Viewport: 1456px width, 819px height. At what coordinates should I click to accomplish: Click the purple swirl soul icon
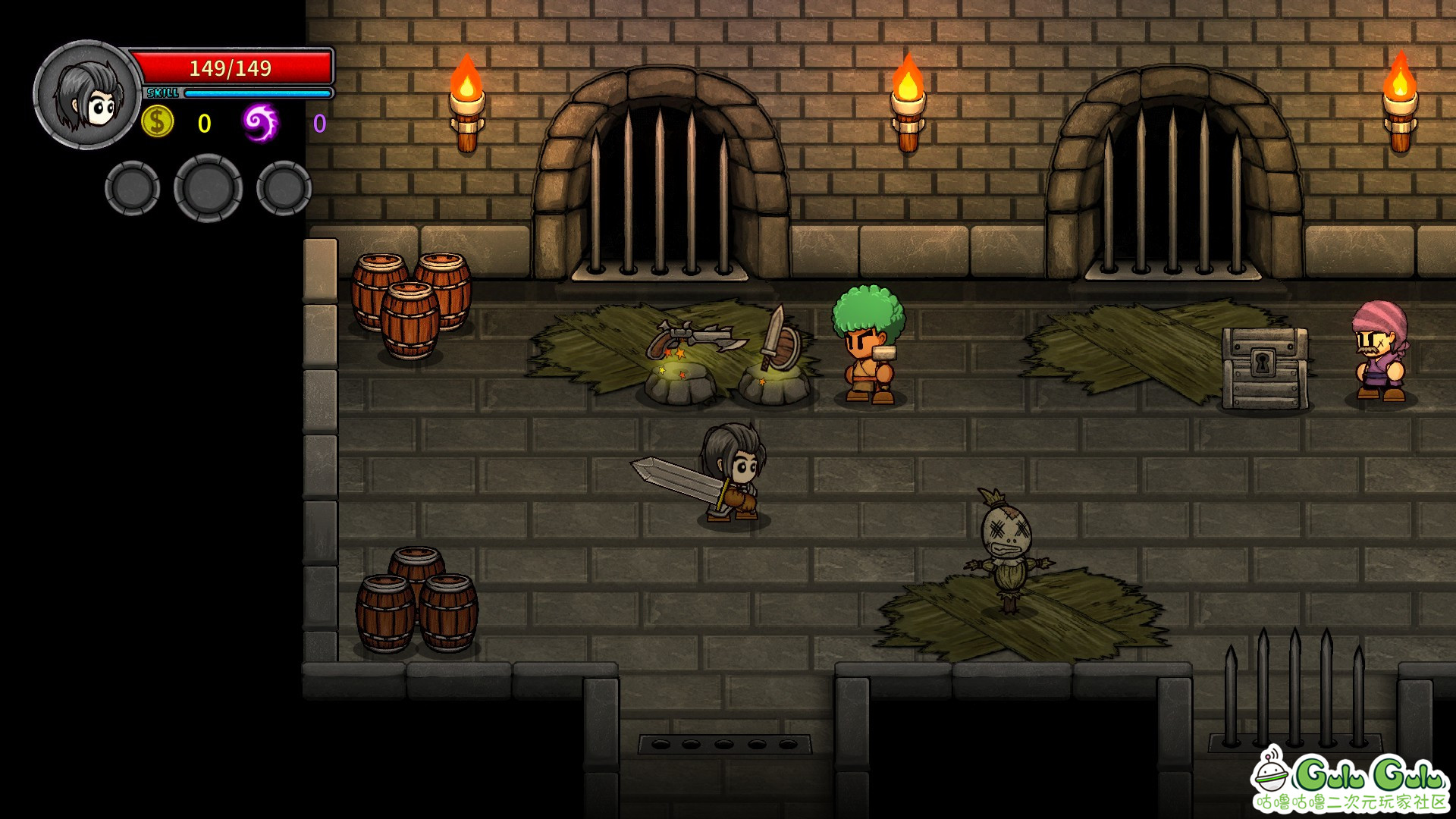tap(260, 123)
